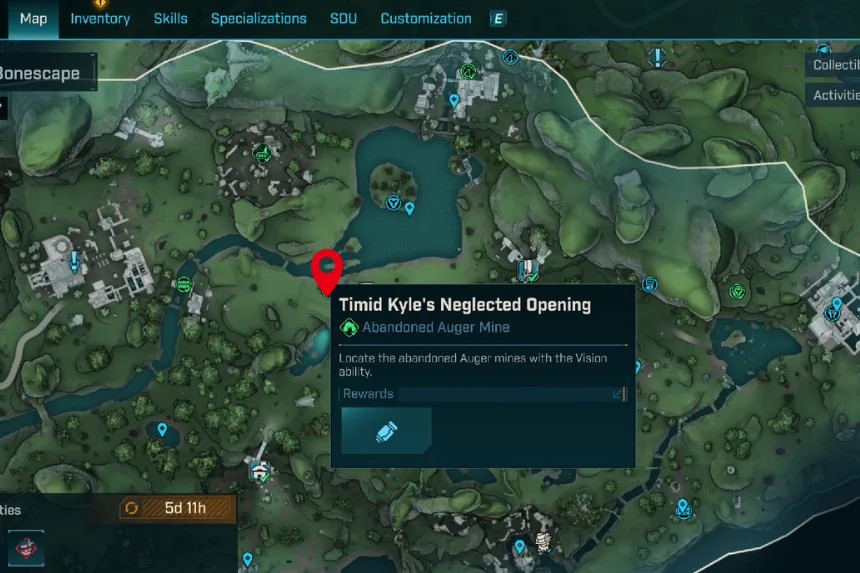This screenshot has height=573, width=860.
Task: Open the Specializations tab
Action: (258, 19)
